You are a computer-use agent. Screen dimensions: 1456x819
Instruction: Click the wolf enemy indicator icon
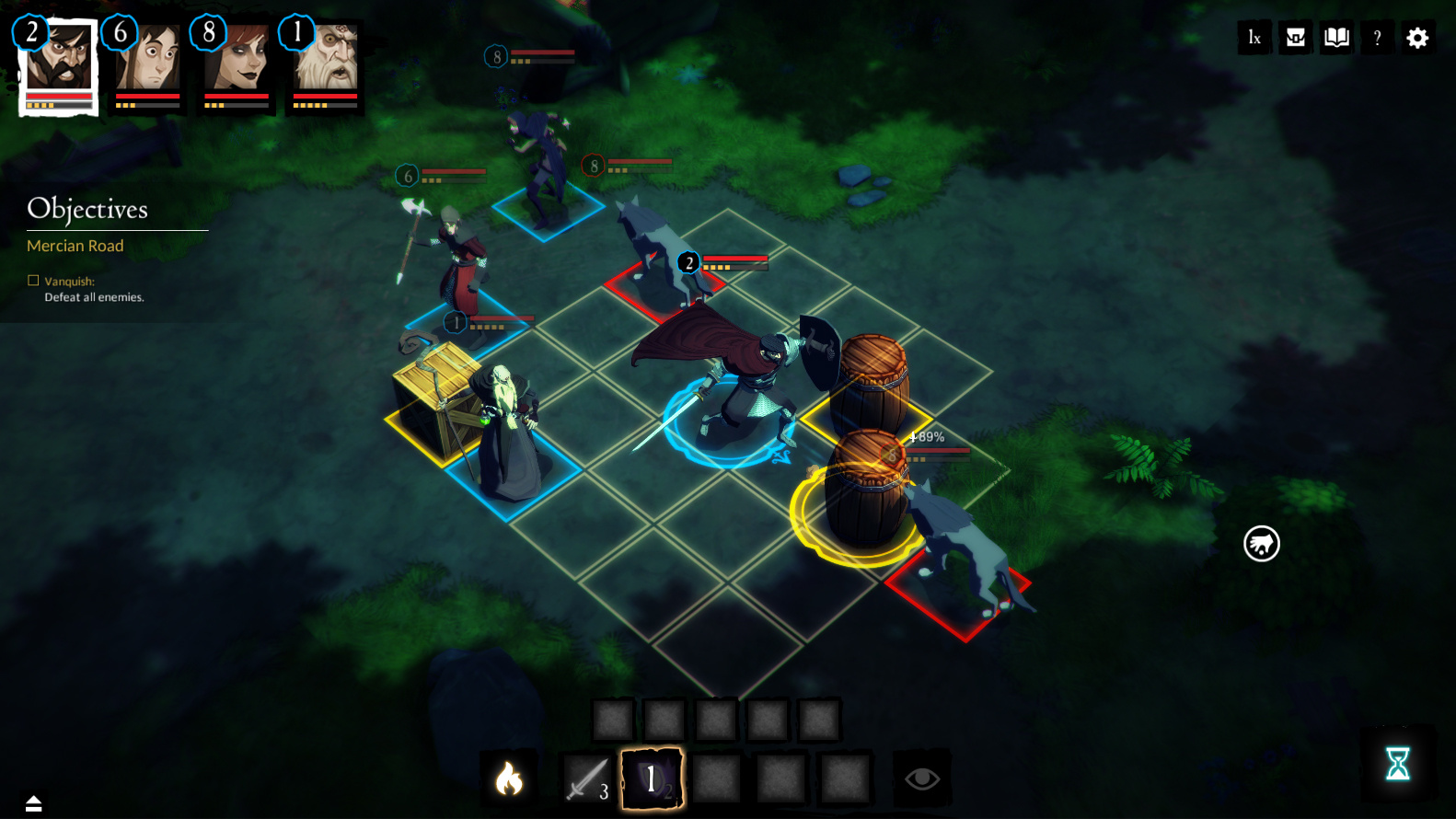click(1261, 544)
